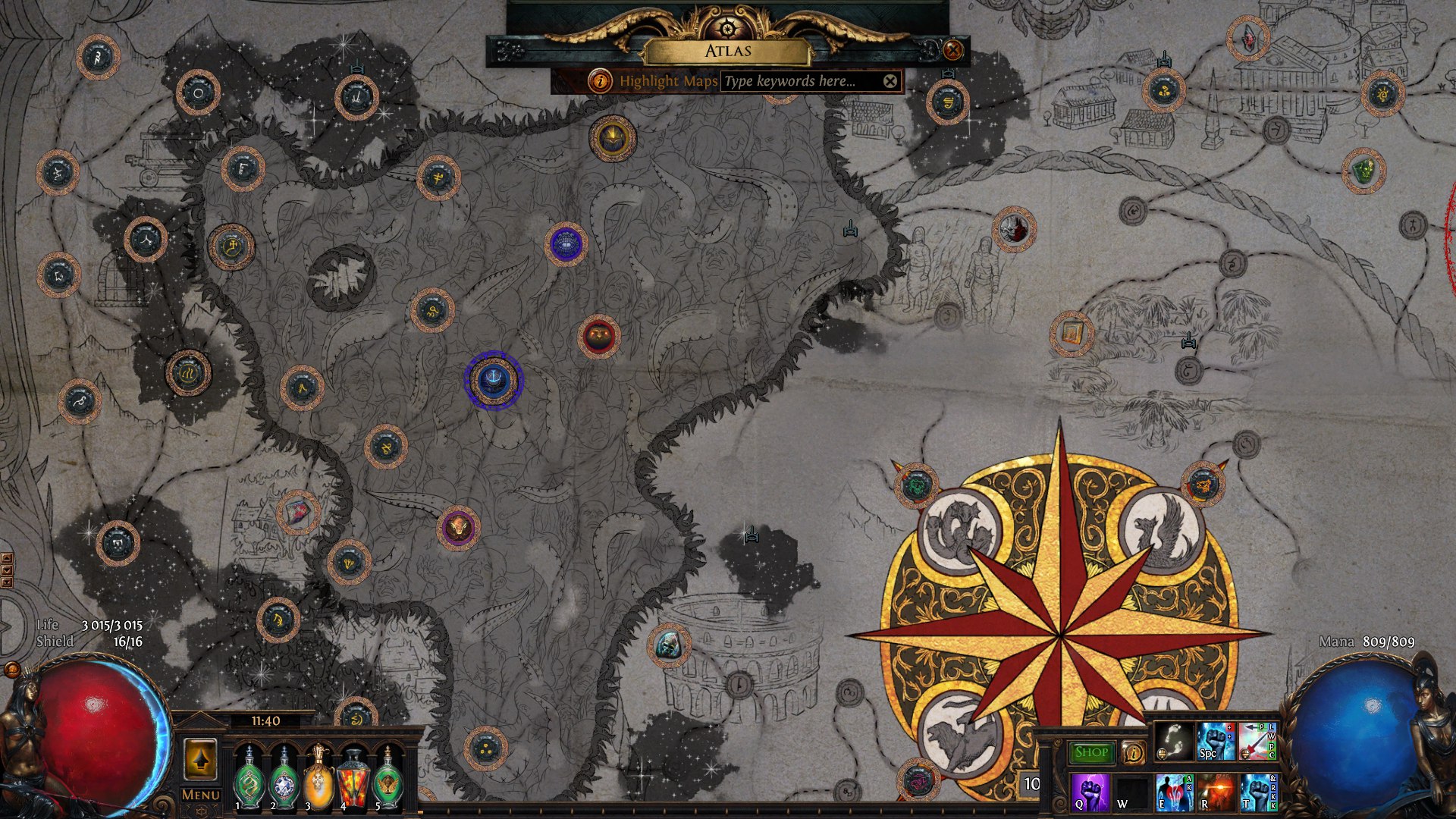Open the chat info speech bubble icon

1133,752
